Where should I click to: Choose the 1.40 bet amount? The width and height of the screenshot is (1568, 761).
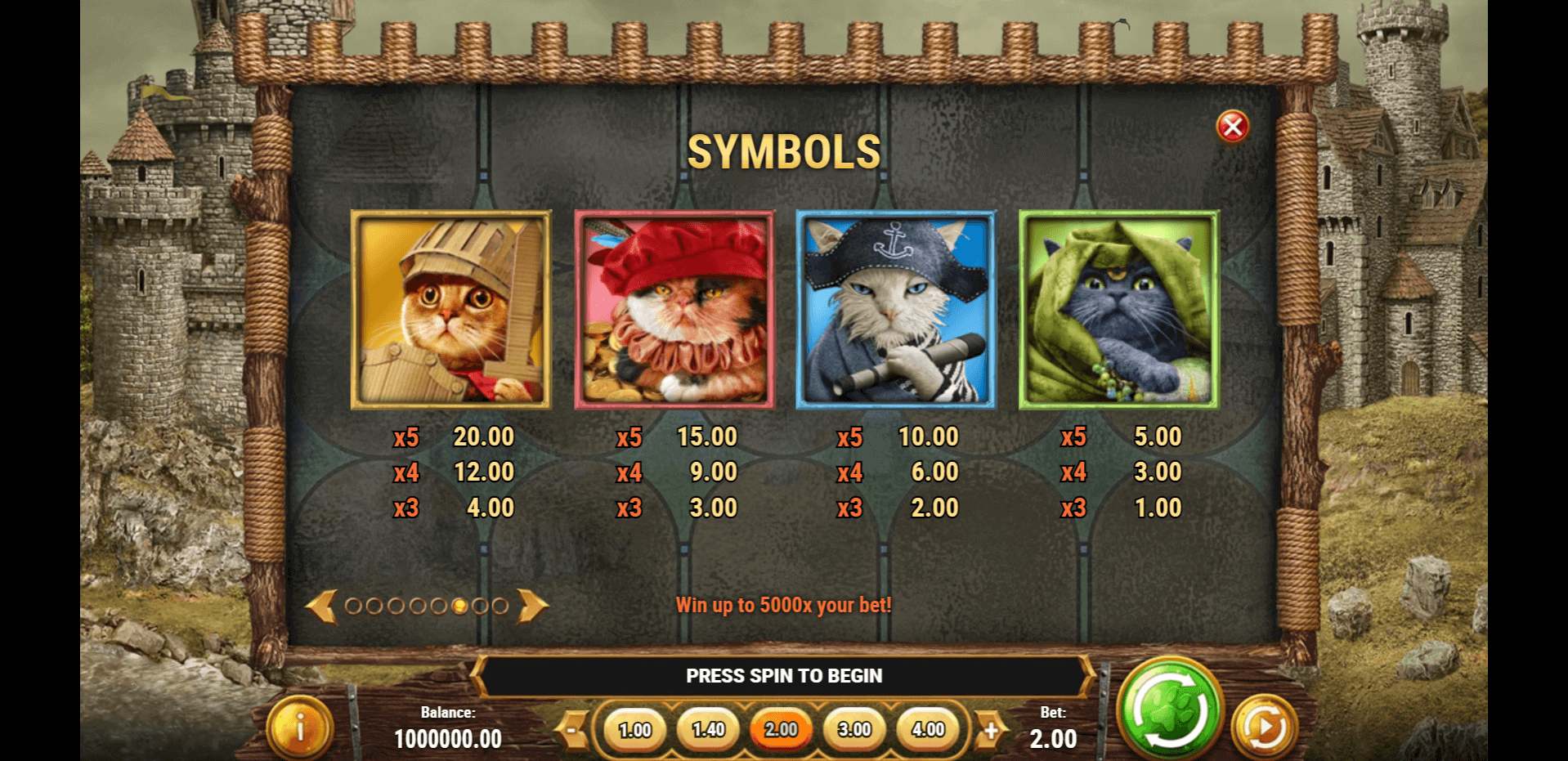(x=708, y=730)
